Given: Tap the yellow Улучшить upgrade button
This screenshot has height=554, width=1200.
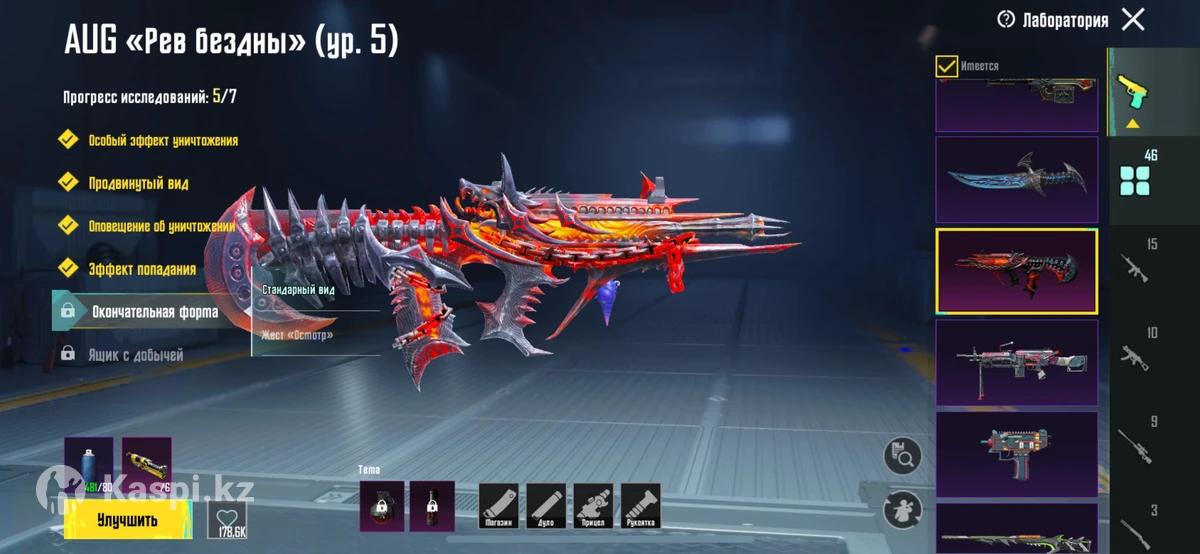Looking at the screenshot, I should coord(127,520).
